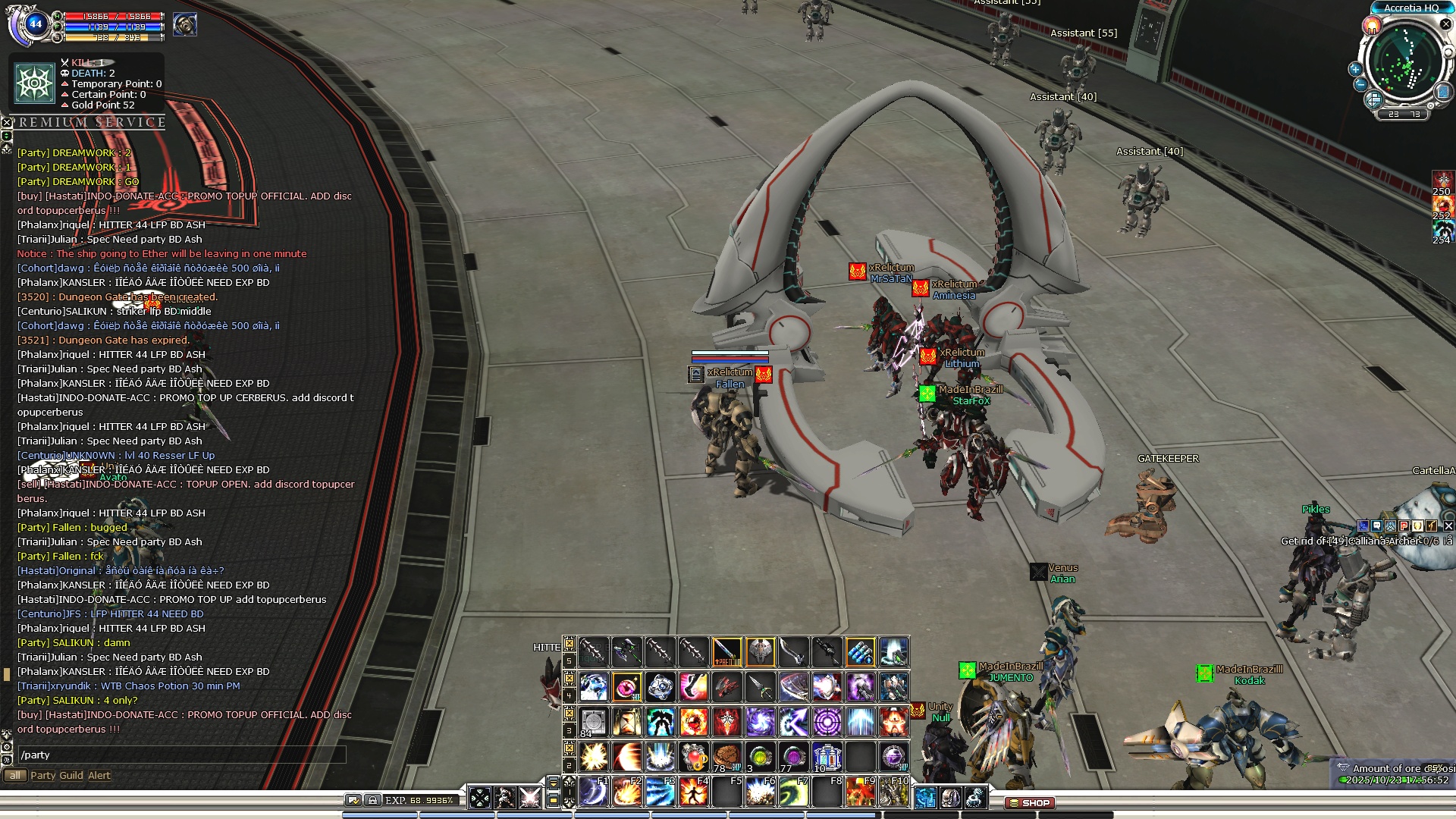Close the minimap radar
1456x819 pixels.
(x=1445, y=24)
